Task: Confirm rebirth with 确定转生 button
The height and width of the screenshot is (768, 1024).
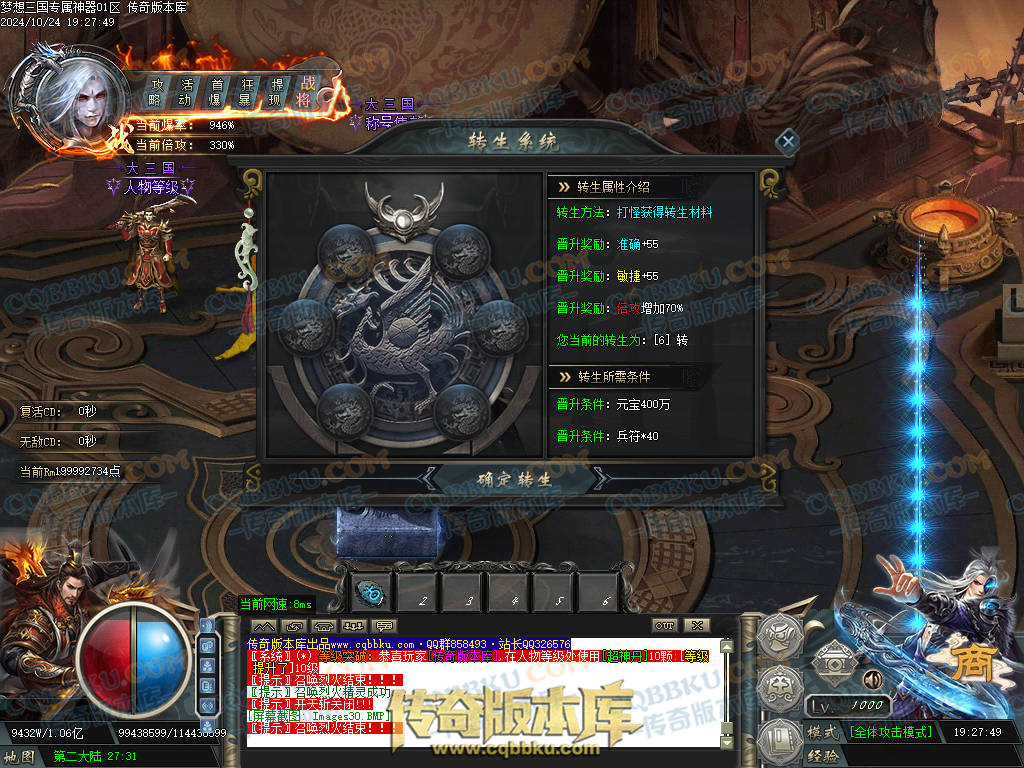Action: coord(514,479)
